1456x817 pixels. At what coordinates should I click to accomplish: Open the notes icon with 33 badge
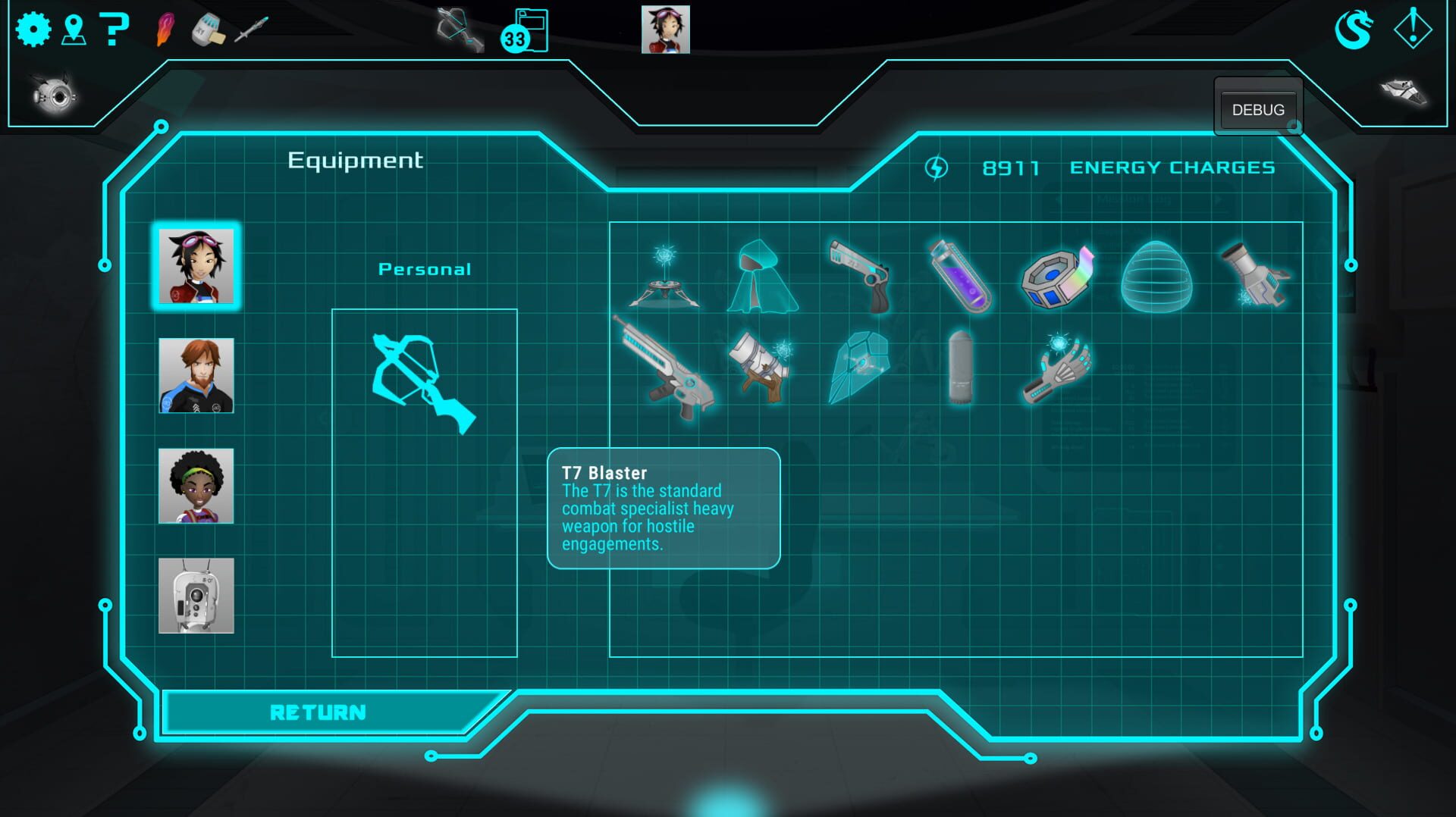(x=526, y=31)
